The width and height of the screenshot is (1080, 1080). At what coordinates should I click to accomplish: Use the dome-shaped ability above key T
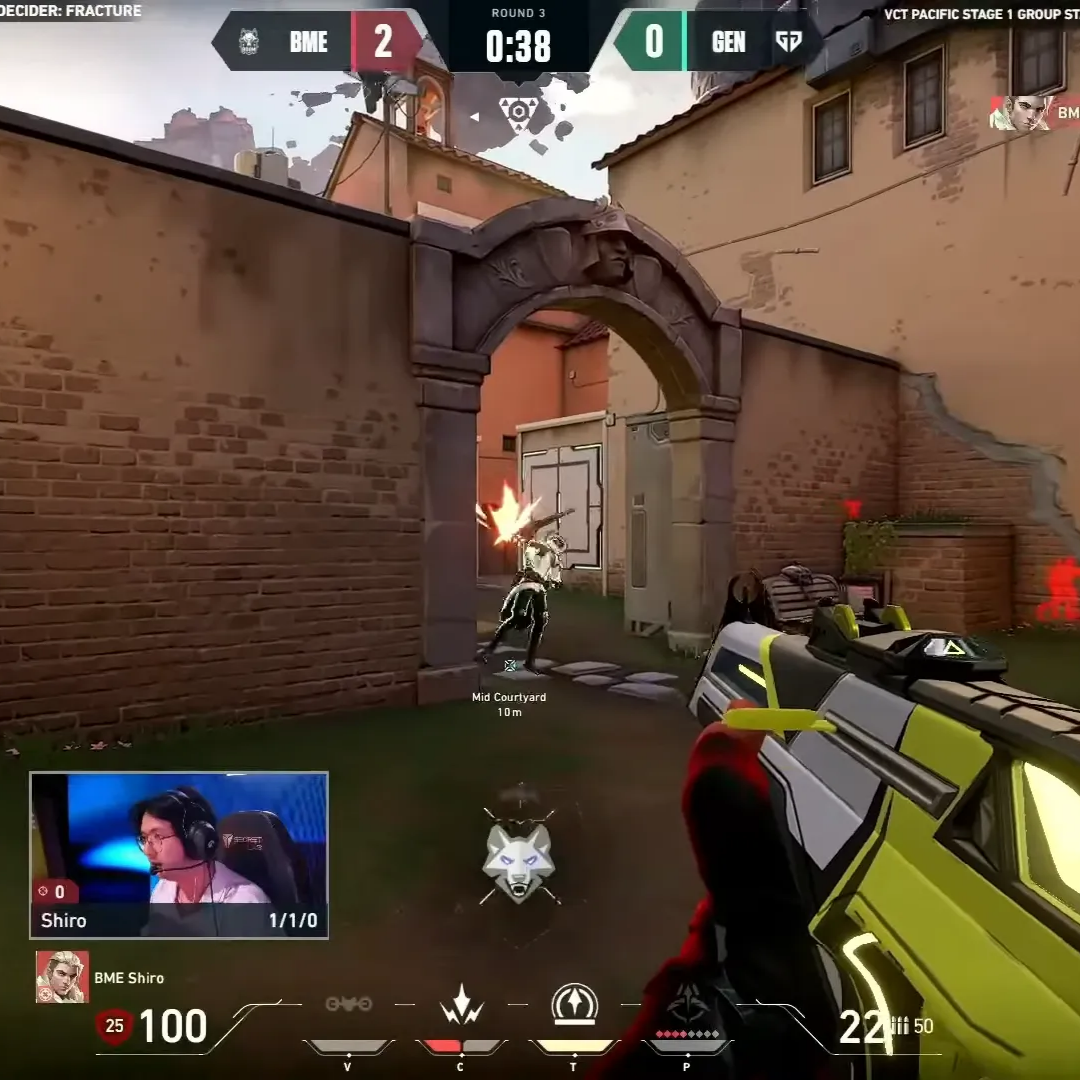[x=574, y=1003]
